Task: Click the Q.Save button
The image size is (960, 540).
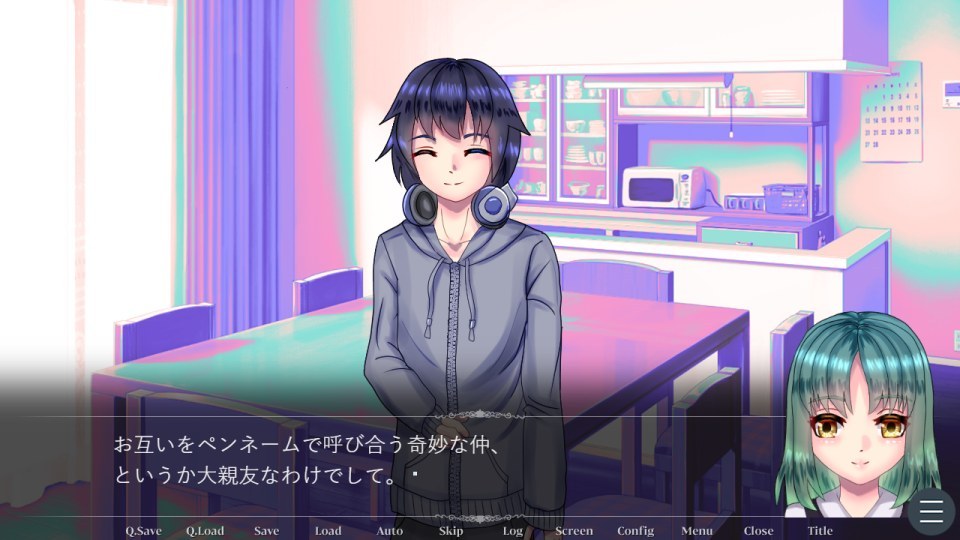Action: [143, 531]
